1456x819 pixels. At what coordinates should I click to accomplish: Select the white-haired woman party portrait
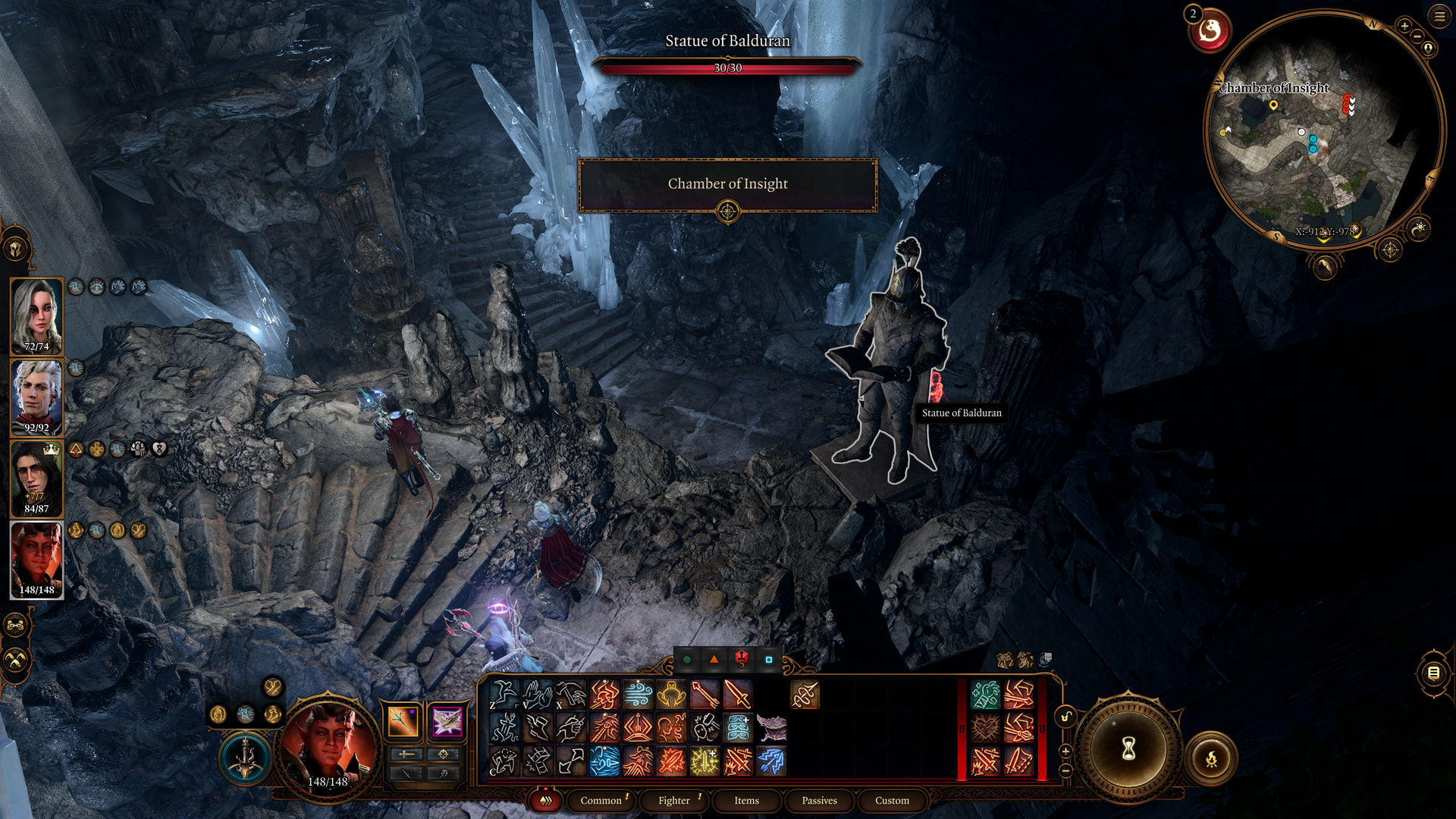coord(36,315)
